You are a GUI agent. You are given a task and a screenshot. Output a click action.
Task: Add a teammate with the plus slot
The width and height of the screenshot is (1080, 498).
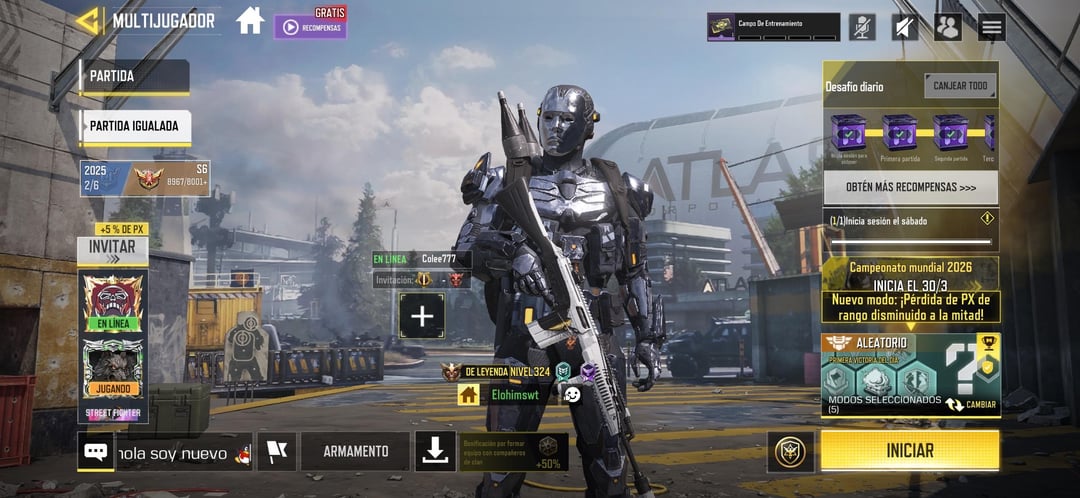pyautogui.click(x=422, y=316)
